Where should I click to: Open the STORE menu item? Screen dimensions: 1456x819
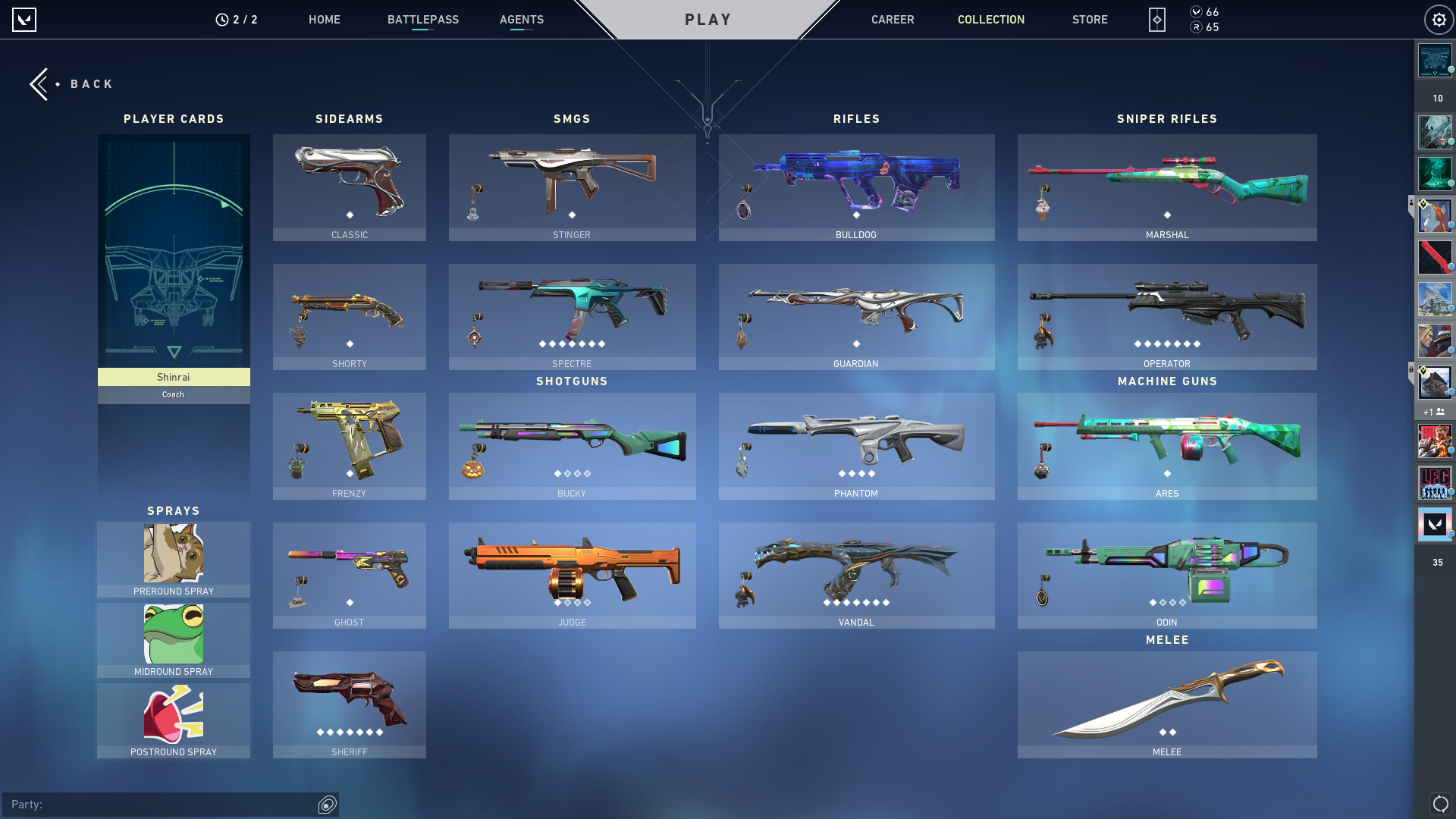[x=1090, y=20]
